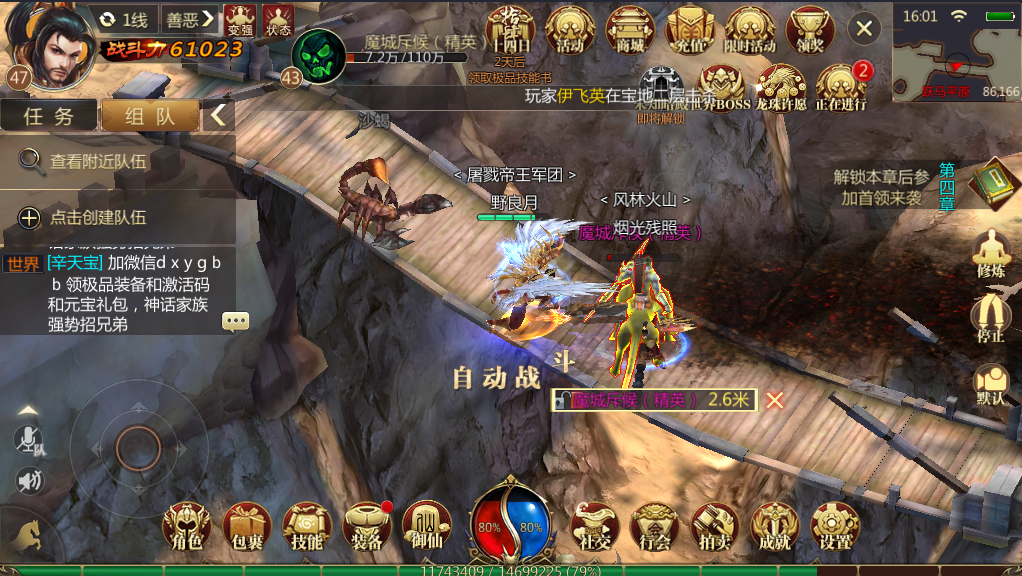1022x576 pixels.
Task: Switch to the 任务 quest tab
Action: (x=49, y=115)
